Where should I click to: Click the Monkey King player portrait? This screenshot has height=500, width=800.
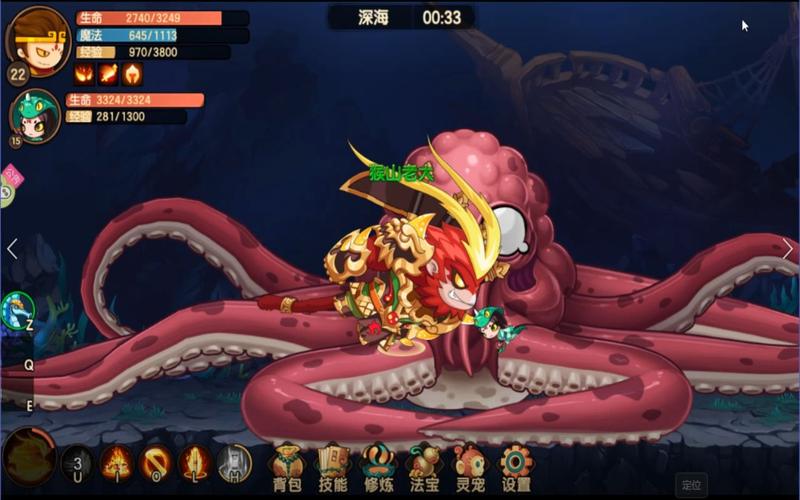38,38
